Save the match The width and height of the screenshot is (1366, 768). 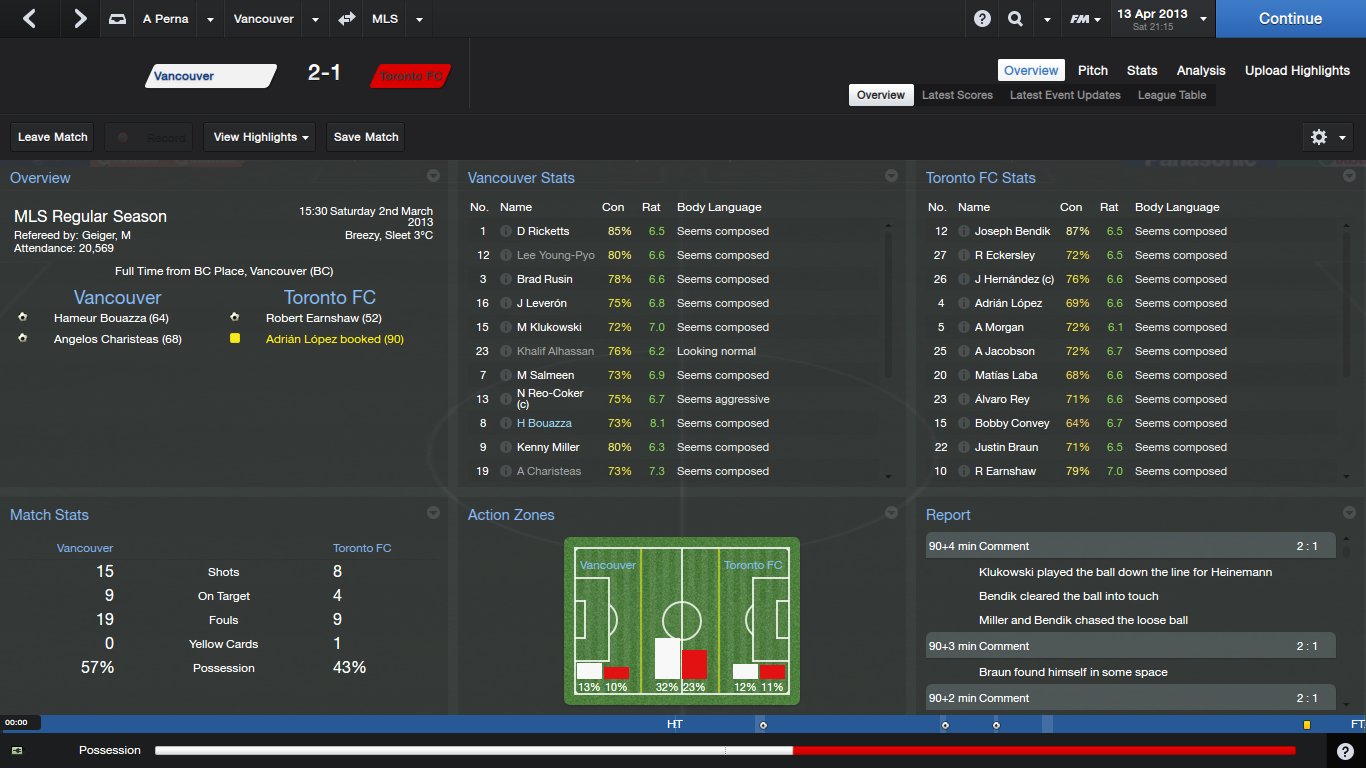pyautogui.click(x=366, y=137)
